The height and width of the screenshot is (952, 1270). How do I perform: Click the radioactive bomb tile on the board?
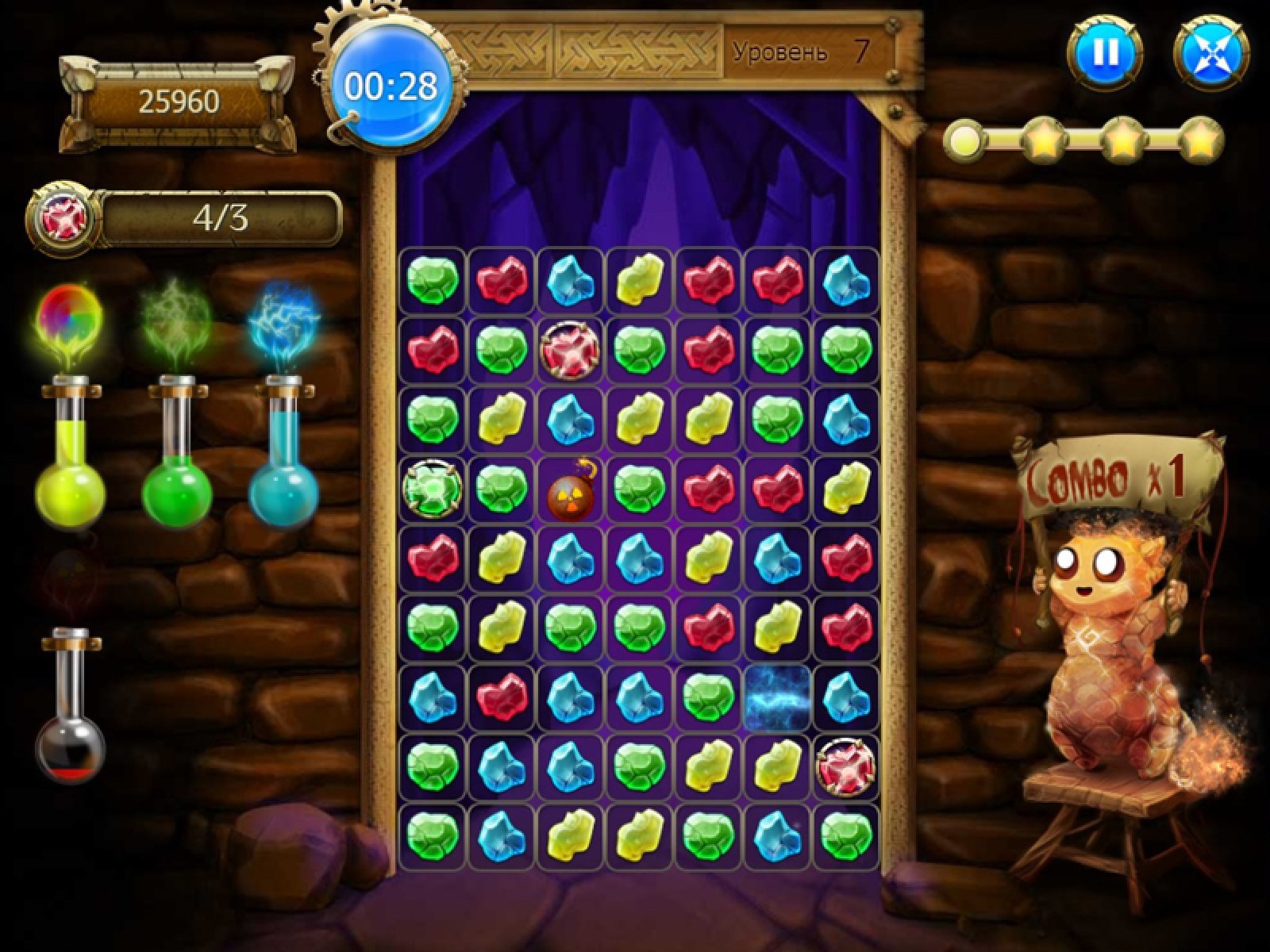(x=570, y=489)
